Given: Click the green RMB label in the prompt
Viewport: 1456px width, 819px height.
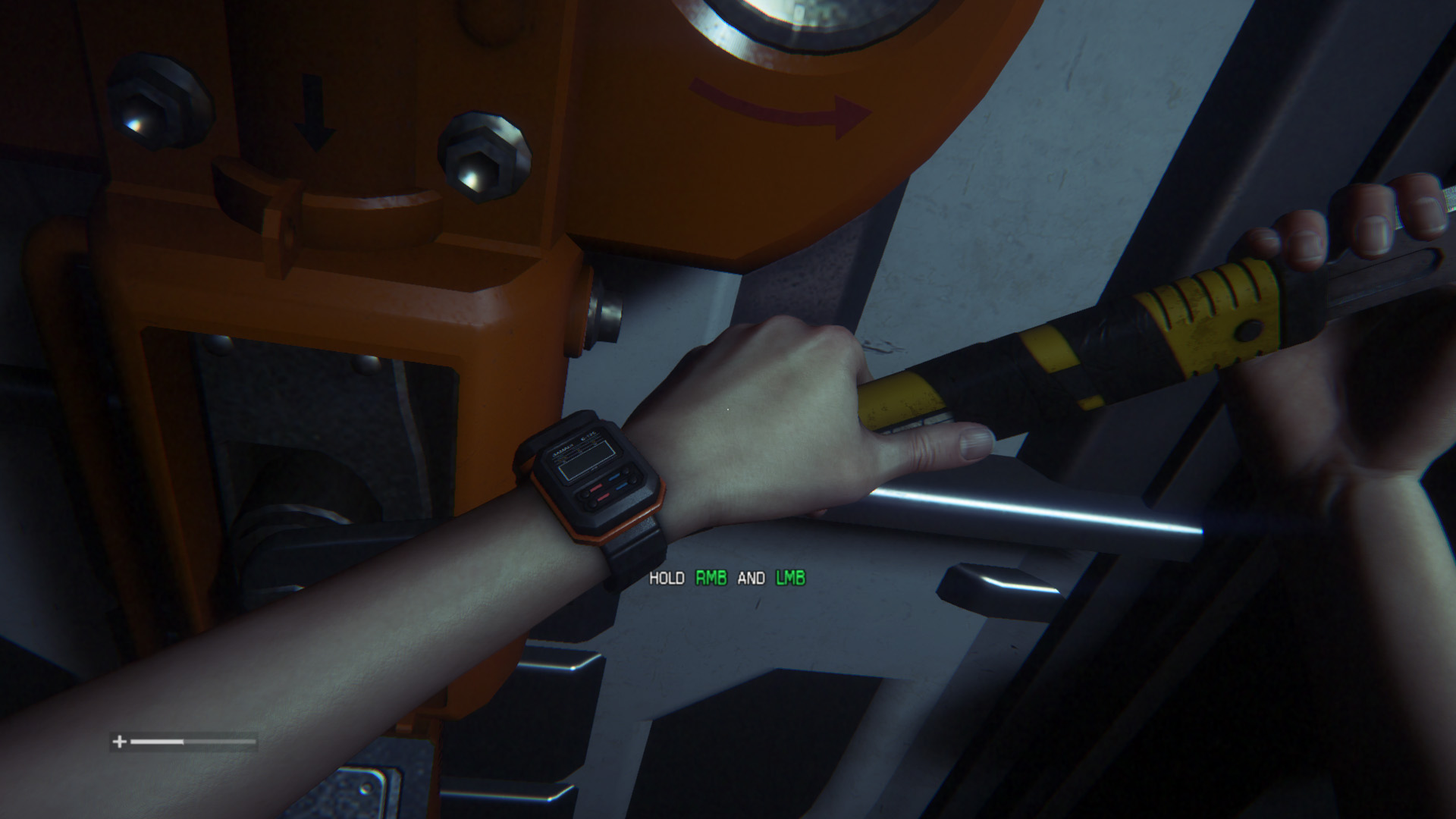Looking at the screenshot, I should 713,579.
